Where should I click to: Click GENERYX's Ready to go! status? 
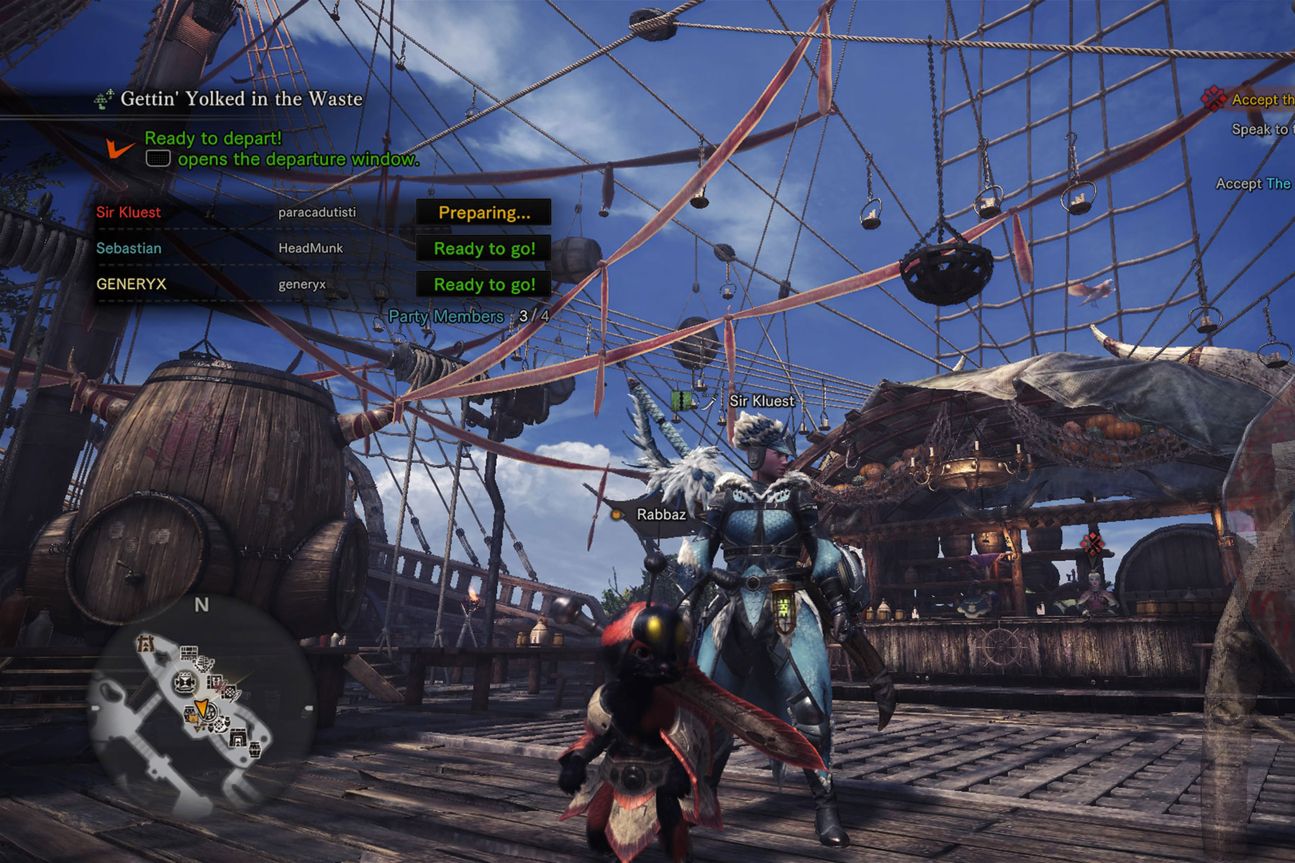tap(484, 284)
